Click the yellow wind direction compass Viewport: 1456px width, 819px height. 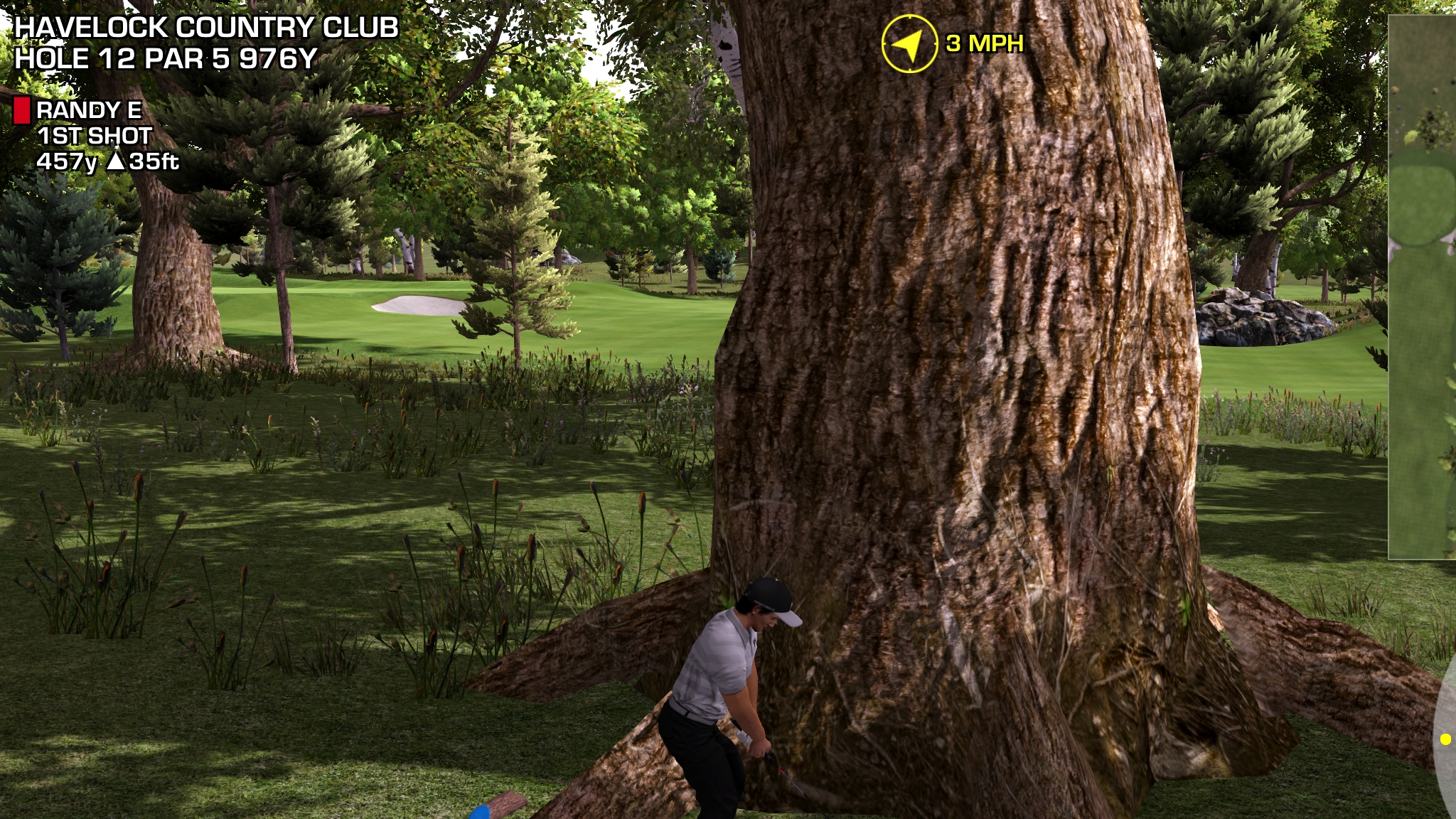(909, 44)
